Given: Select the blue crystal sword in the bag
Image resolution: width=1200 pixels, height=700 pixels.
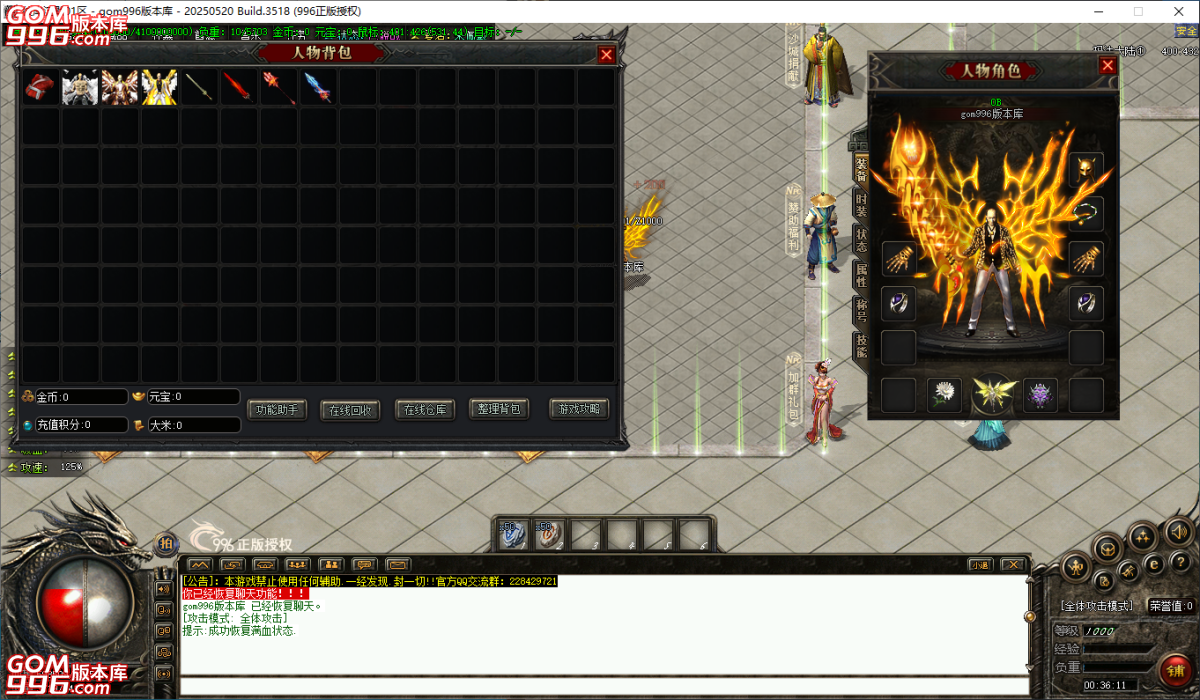Looking at the screenshot, I should [317, 87].
